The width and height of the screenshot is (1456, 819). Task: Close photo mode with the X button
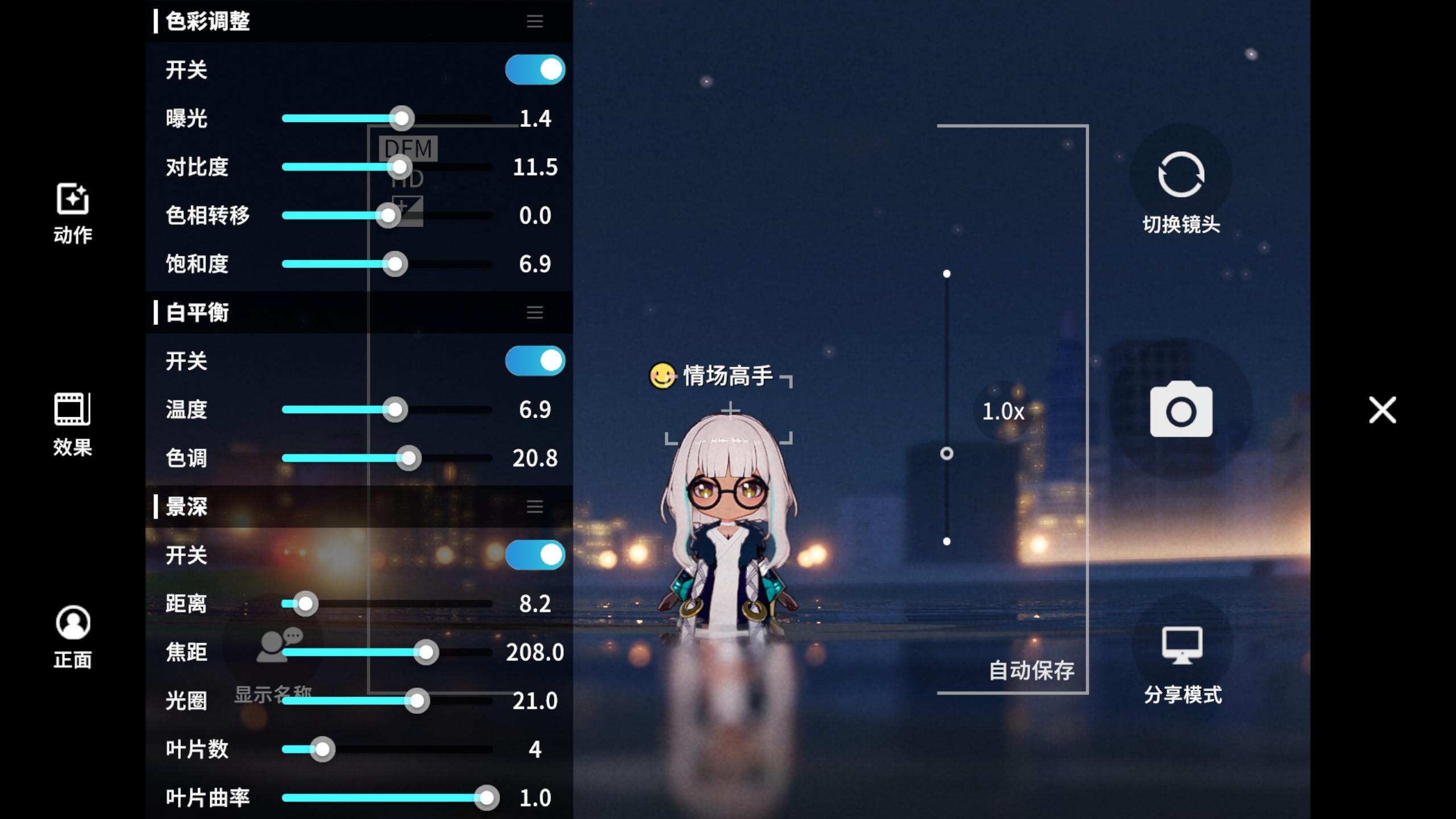pos(1381,411)
